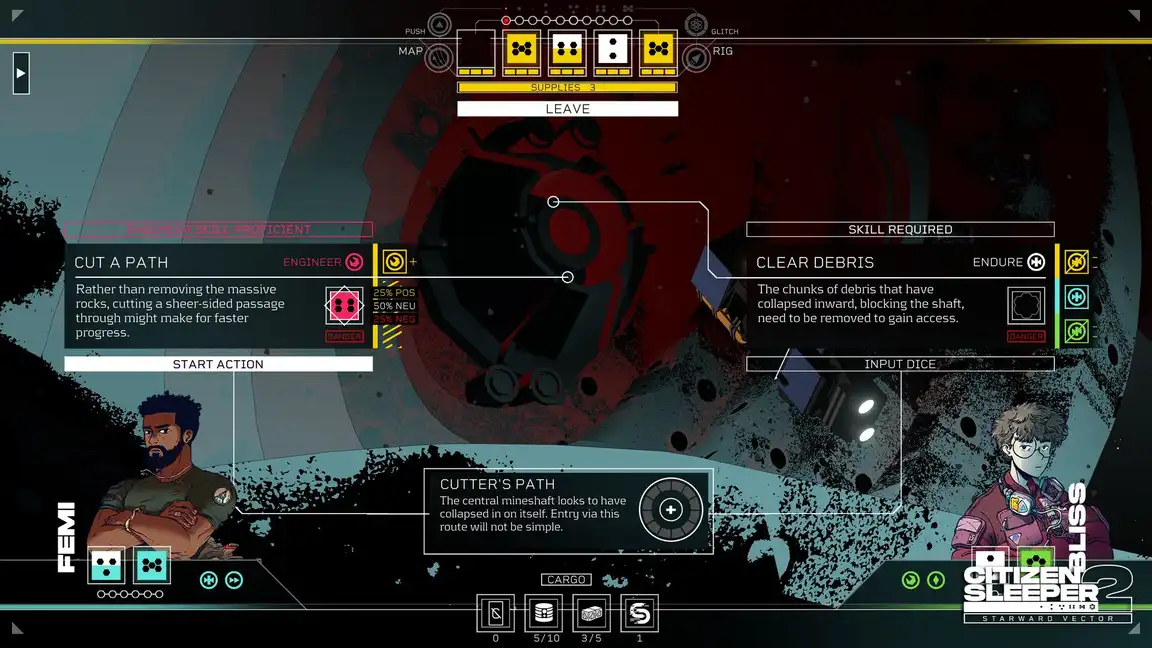Open the Cargo label panel

[567, 580]
